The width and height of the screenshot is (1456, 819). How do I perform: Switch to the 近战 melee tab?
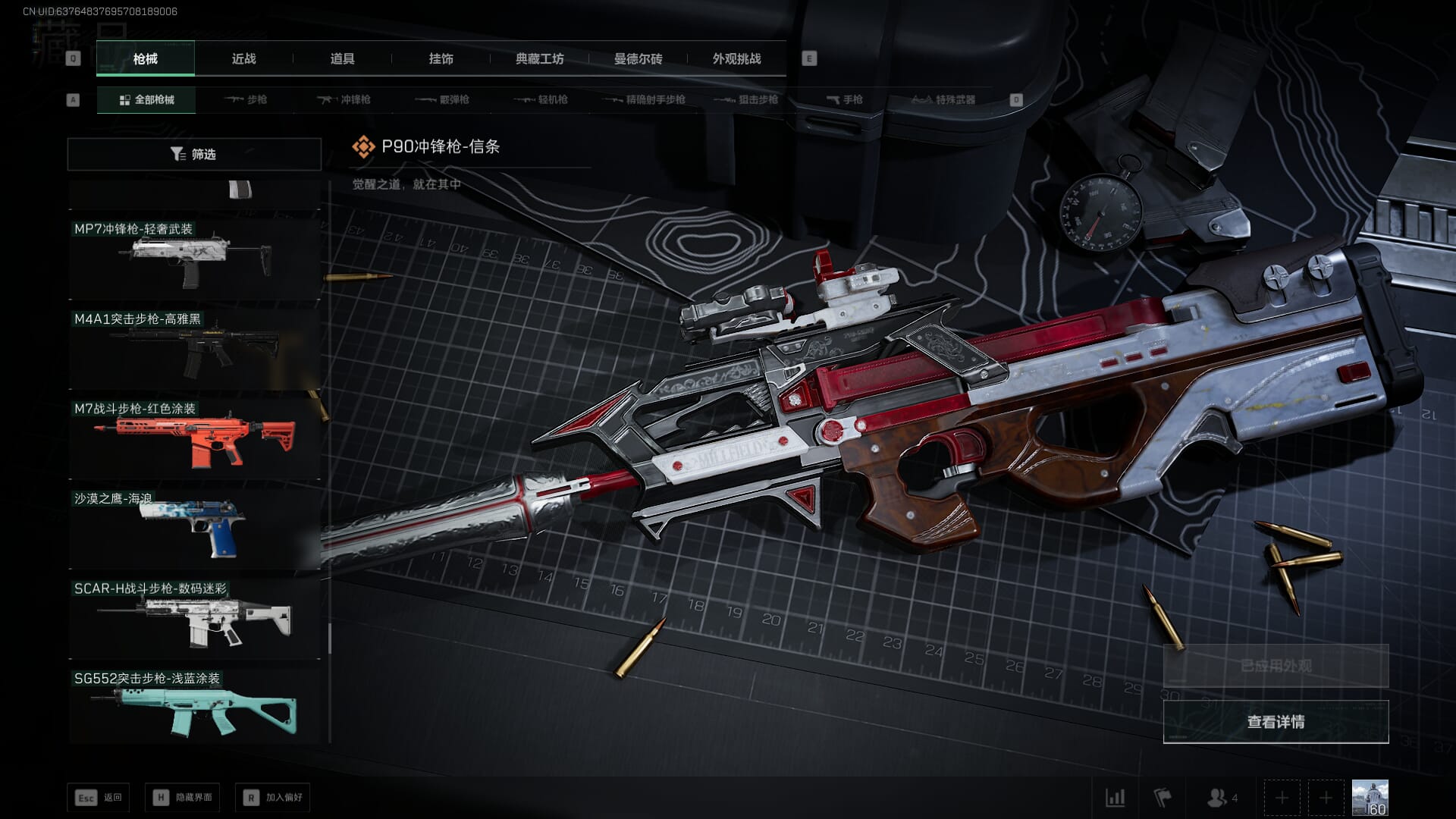coord(243,58)
